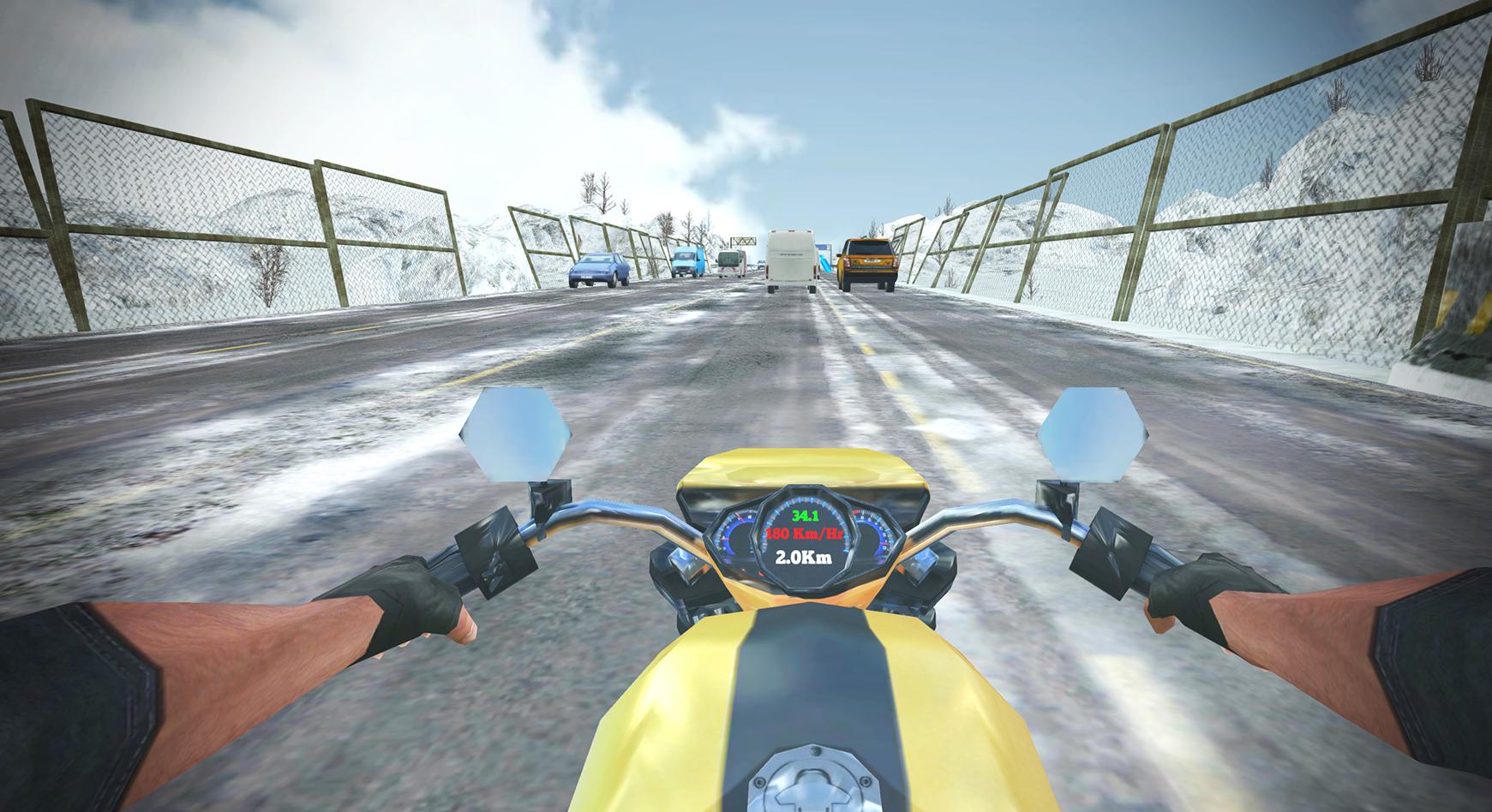
Task: Select the orange SUV in the right lane
Action: point(866,261)
